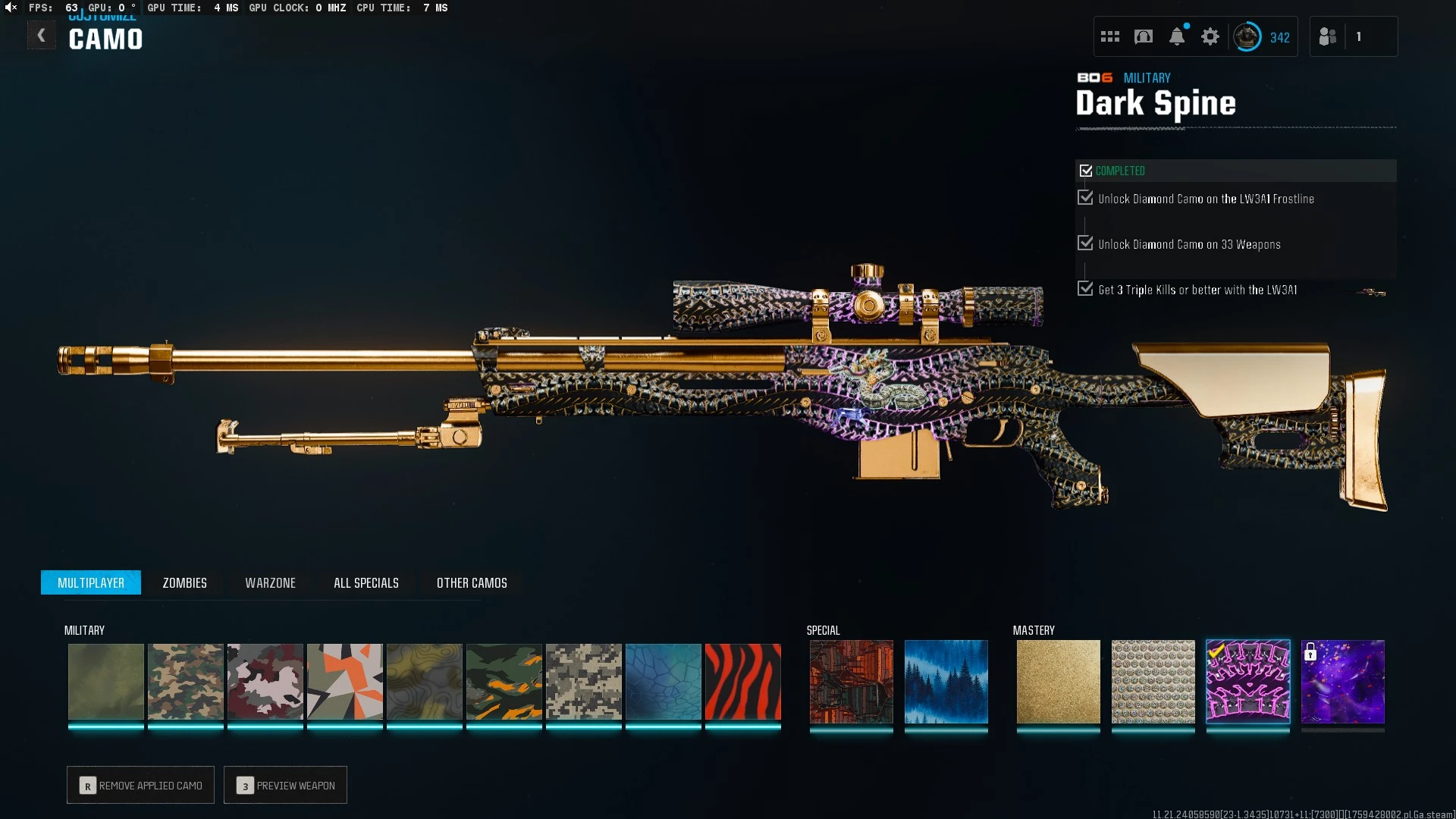1456x819 pixels.
Task: Preview the weapon with this camo
Action: pos(285,785)
